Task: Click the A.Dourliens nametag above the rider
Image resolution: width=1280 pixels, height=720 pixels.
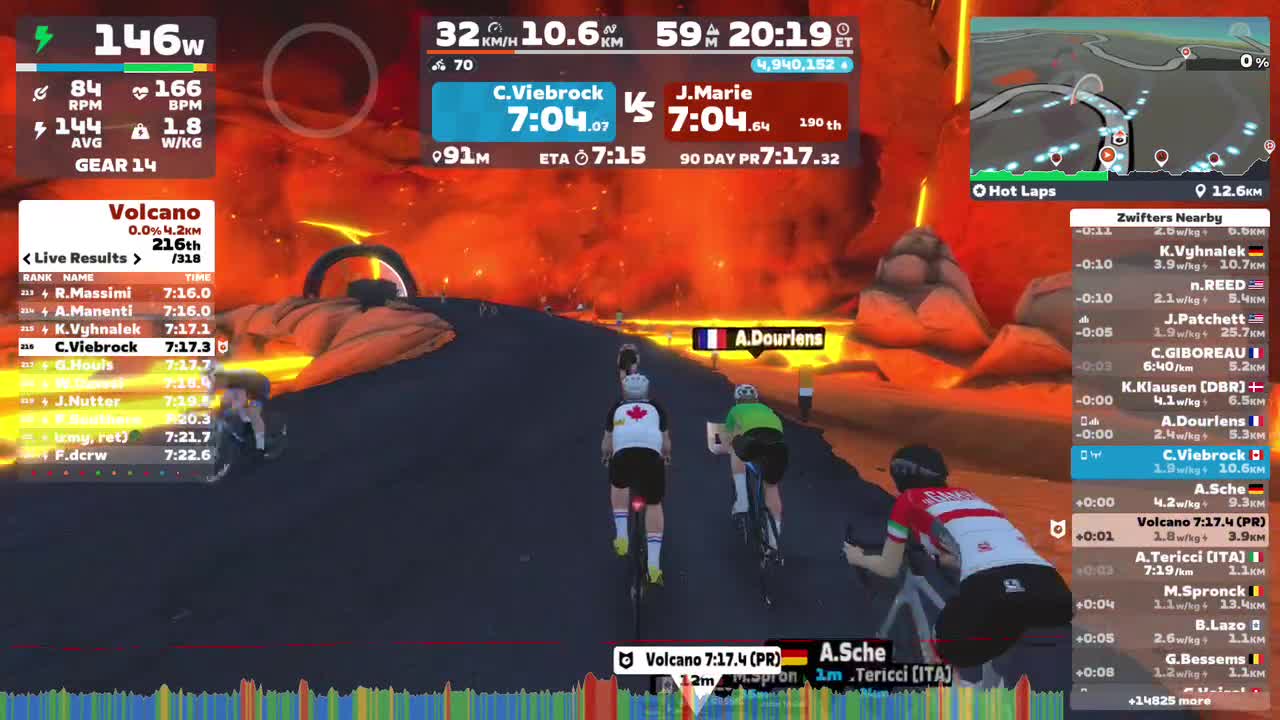Action: (758, 340)
